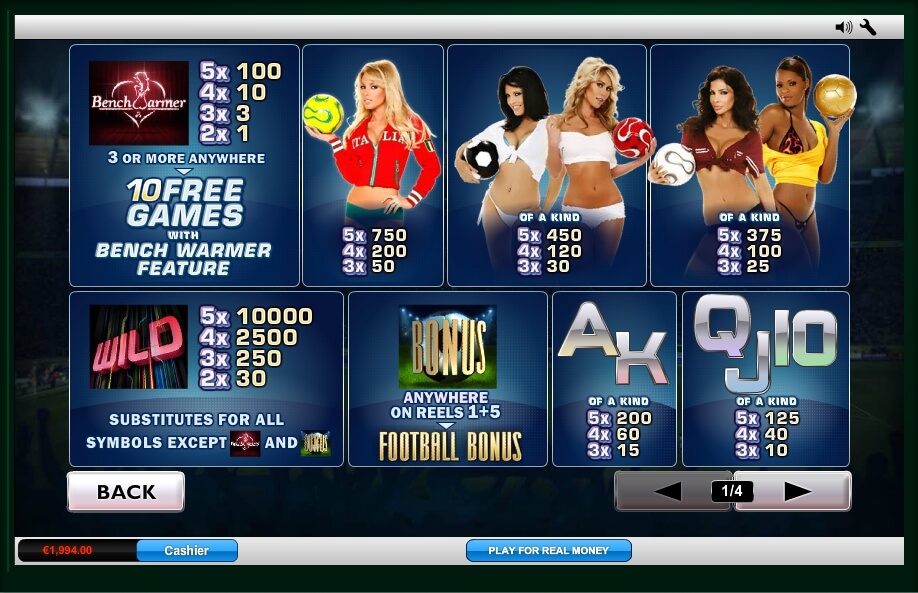
Task: Click the BACK button
Action: [126, 492]
